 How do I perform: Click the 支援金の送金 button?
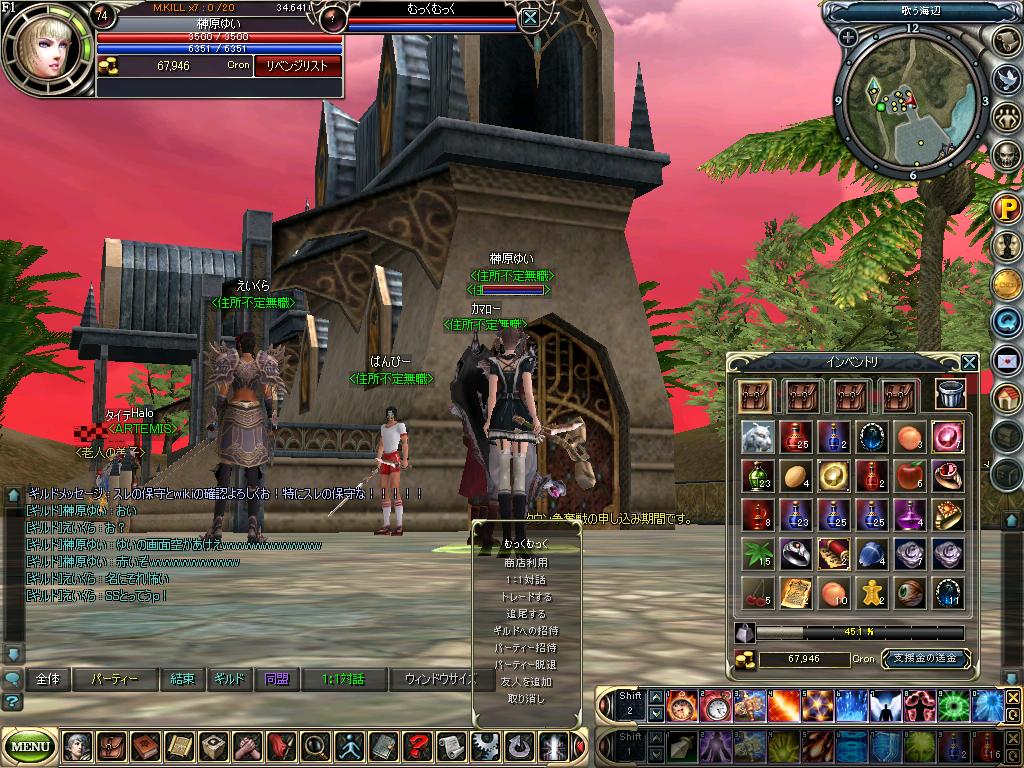tap(926, 659)
